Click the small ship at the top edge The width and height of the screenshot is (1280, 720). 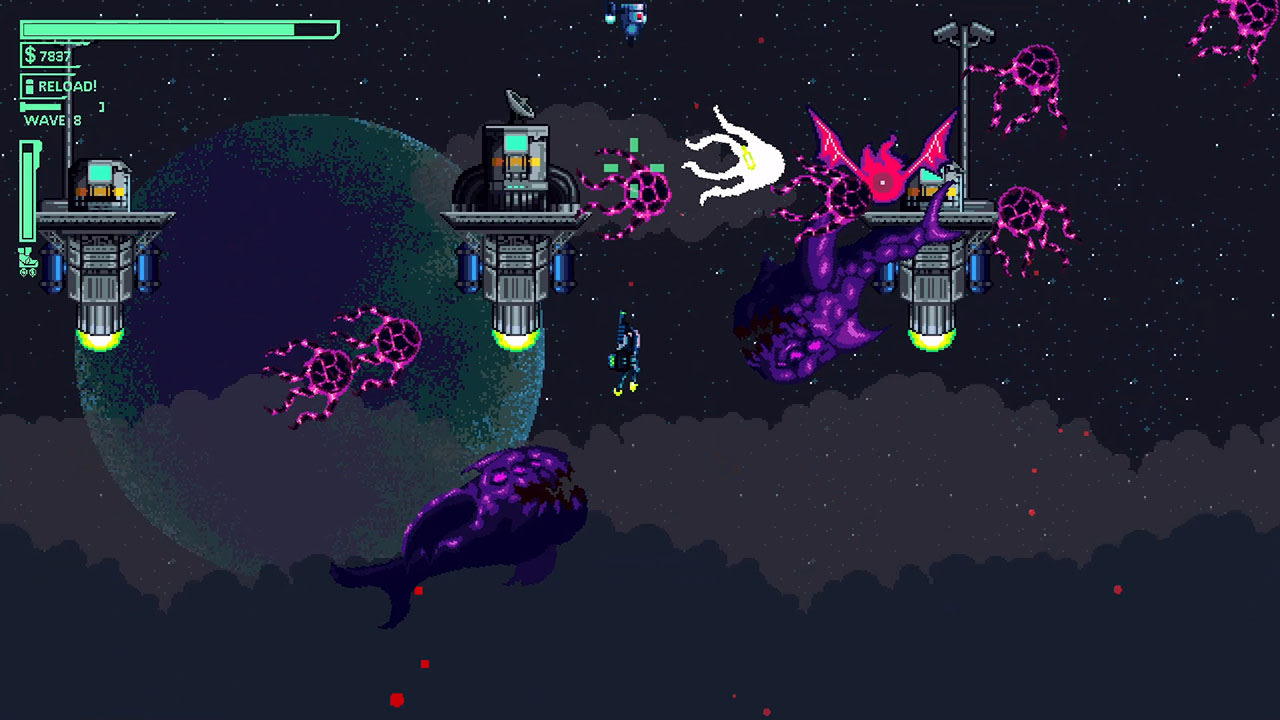(x=628, y=15)
